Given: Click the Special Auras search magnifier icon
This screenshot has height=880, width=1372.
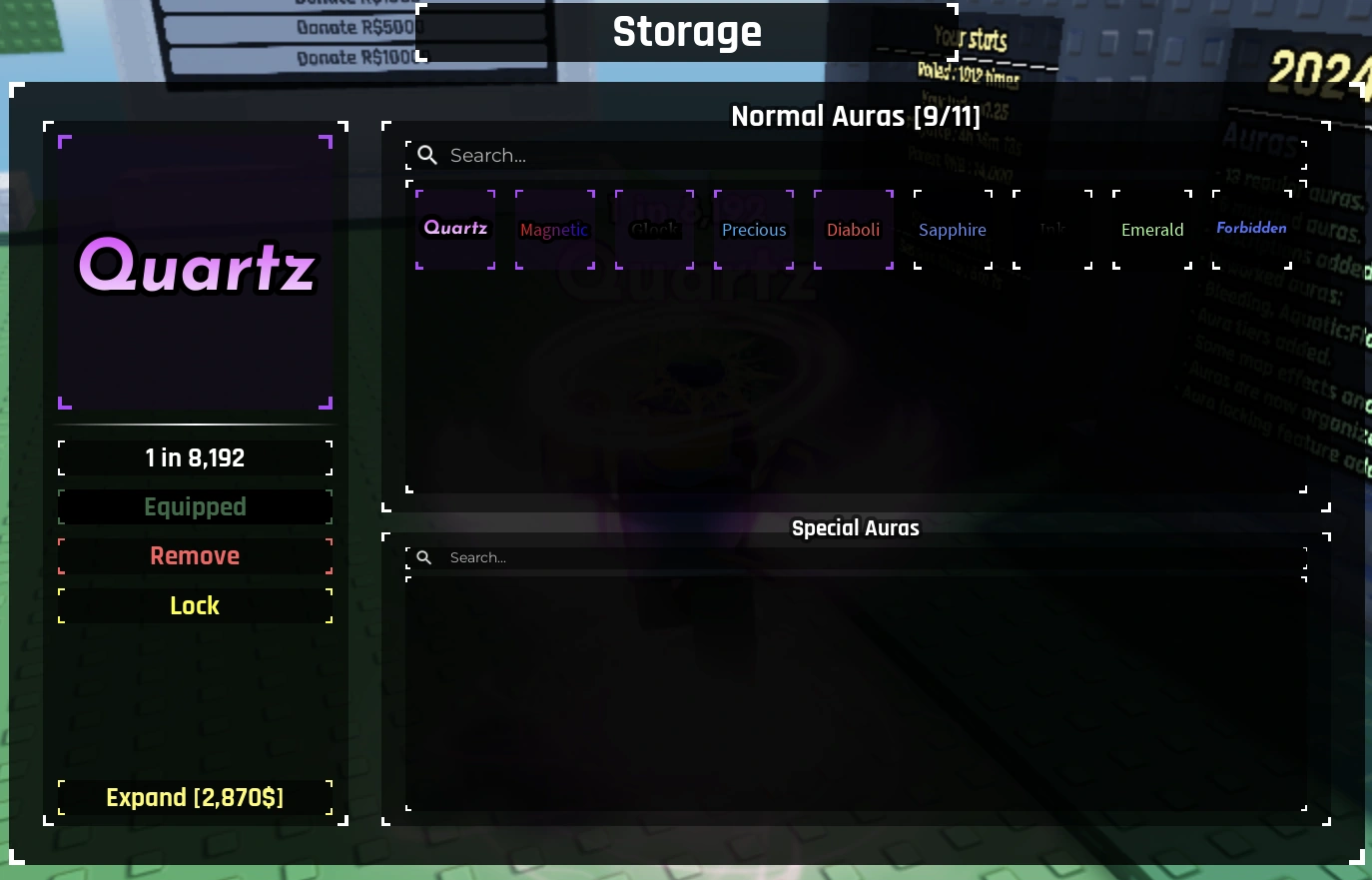Looking at the screenshot, I should (x=424, y=557).
